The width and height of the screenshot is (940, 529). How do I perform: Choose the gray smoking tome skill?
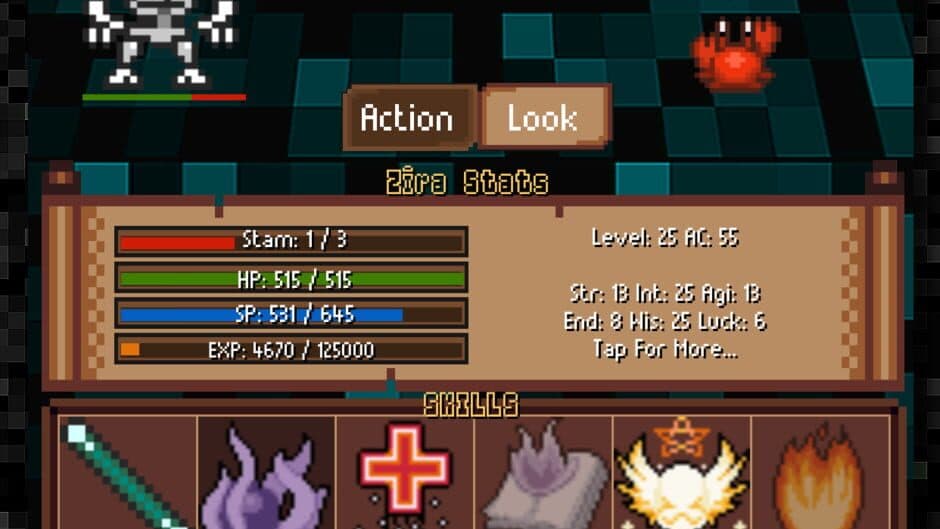[x=543, y=476]
